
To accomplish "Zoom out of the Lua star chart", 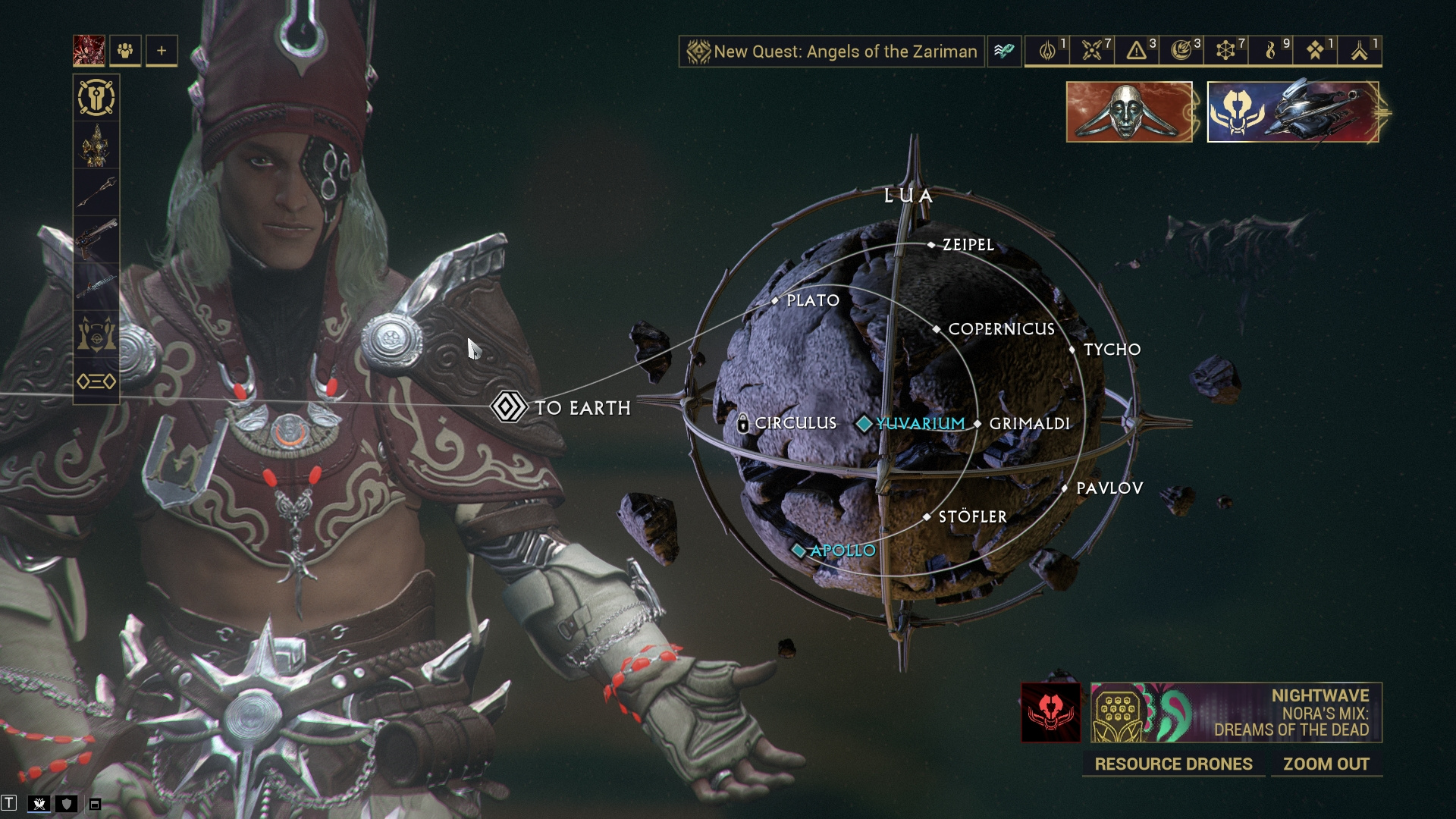I will (1326, 764).
